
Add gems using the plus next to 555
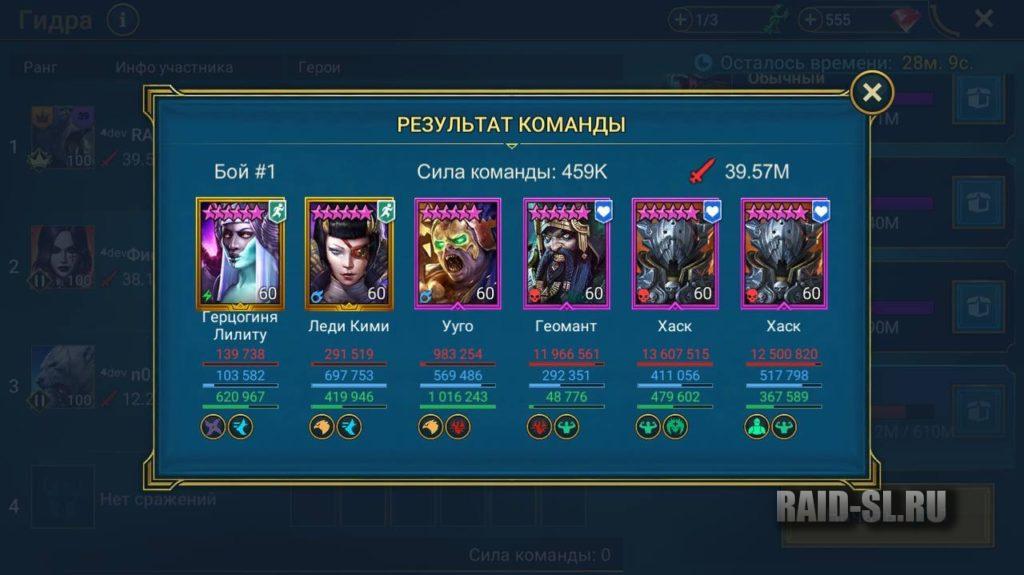pos(811,20)
